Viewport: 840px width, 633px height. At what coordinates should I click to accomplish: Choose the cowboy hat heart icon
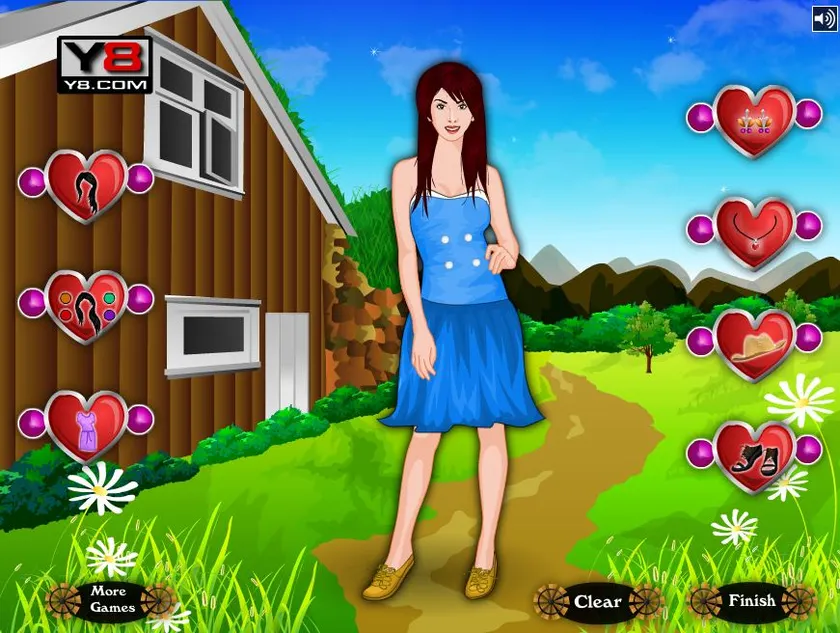(x=755, y=345)
